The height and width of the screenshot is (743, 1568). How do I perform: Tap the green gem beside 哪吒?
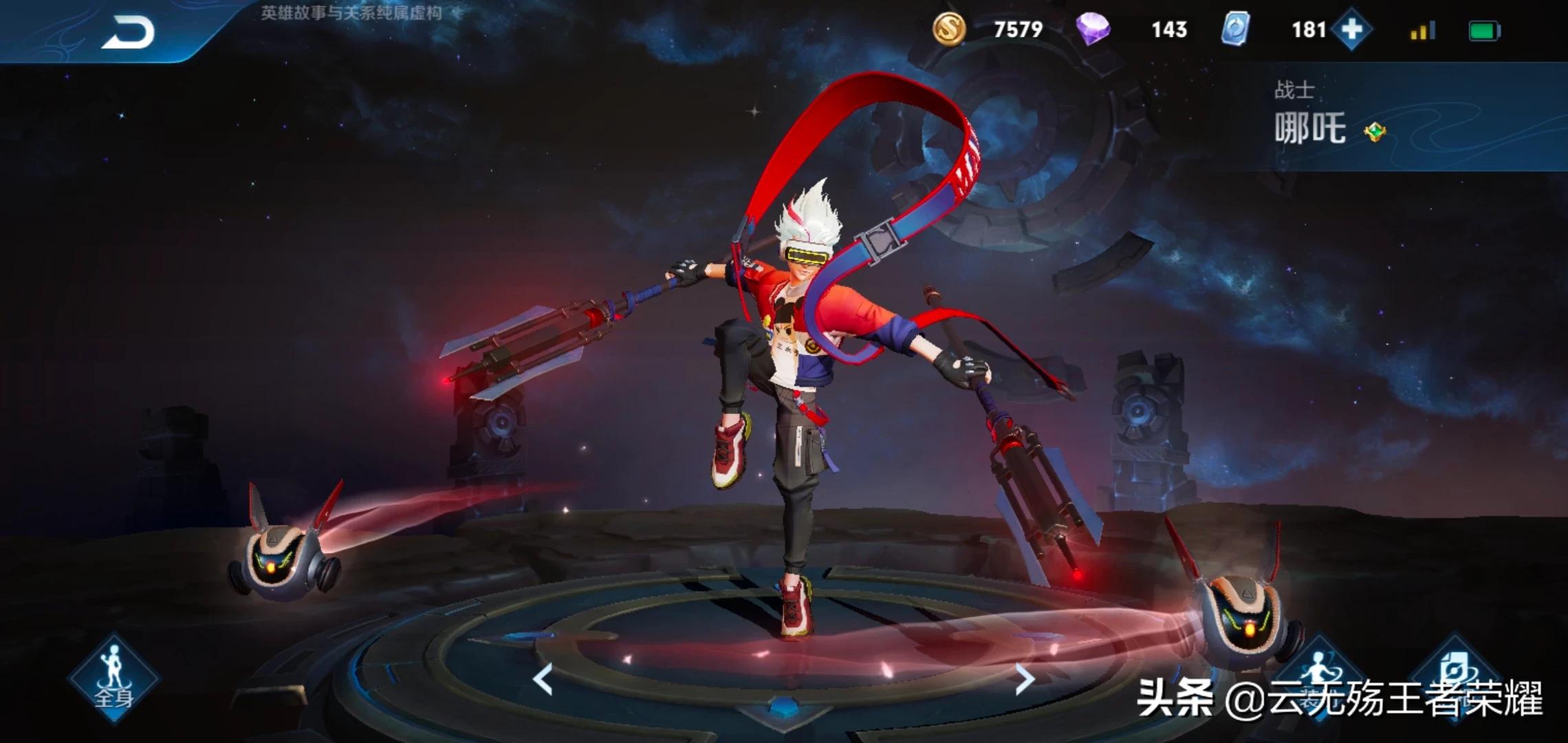point(1374,131)
